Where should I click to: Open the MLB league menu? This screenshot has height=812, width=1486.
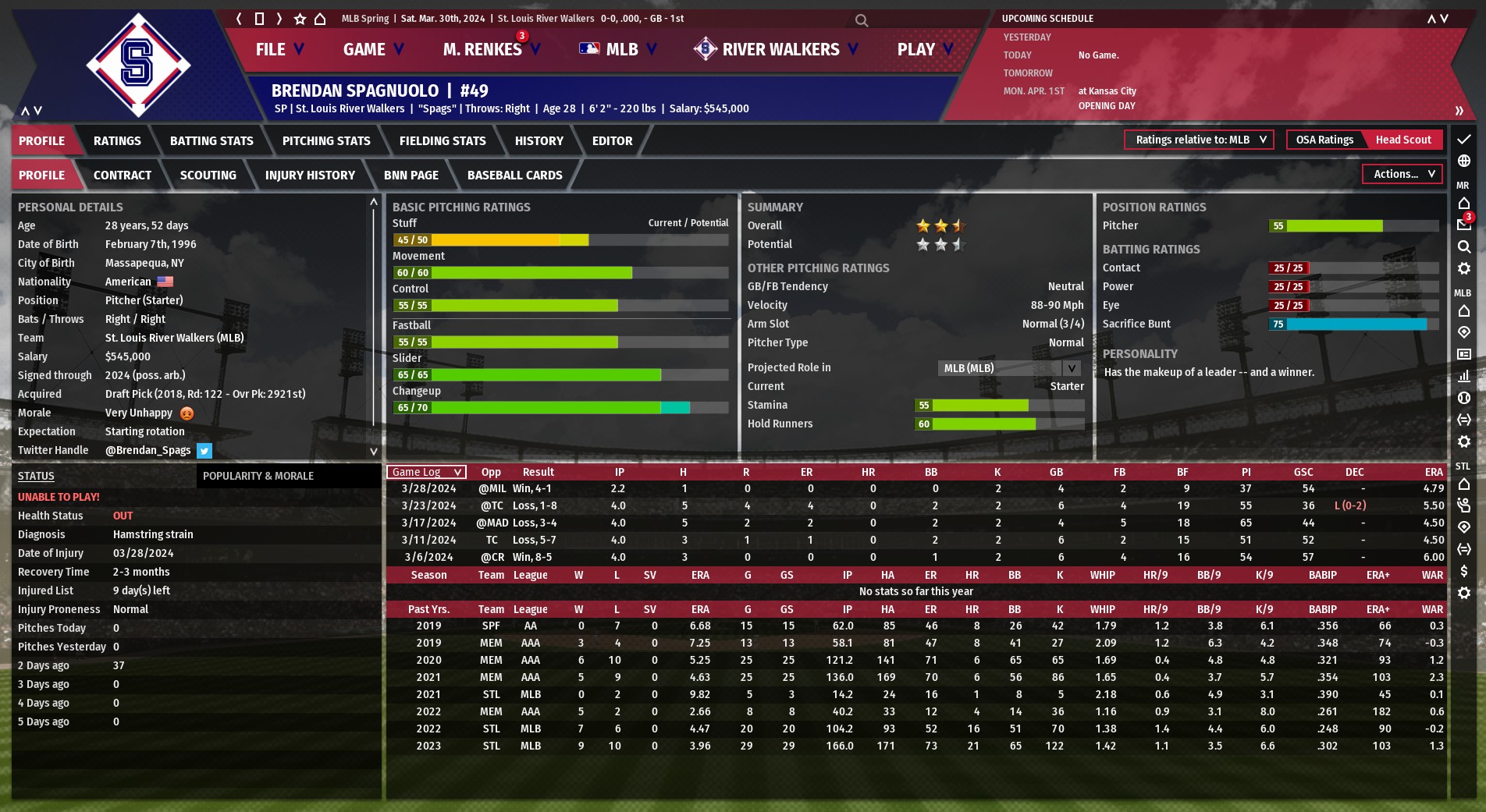click(x=617, y=49)
